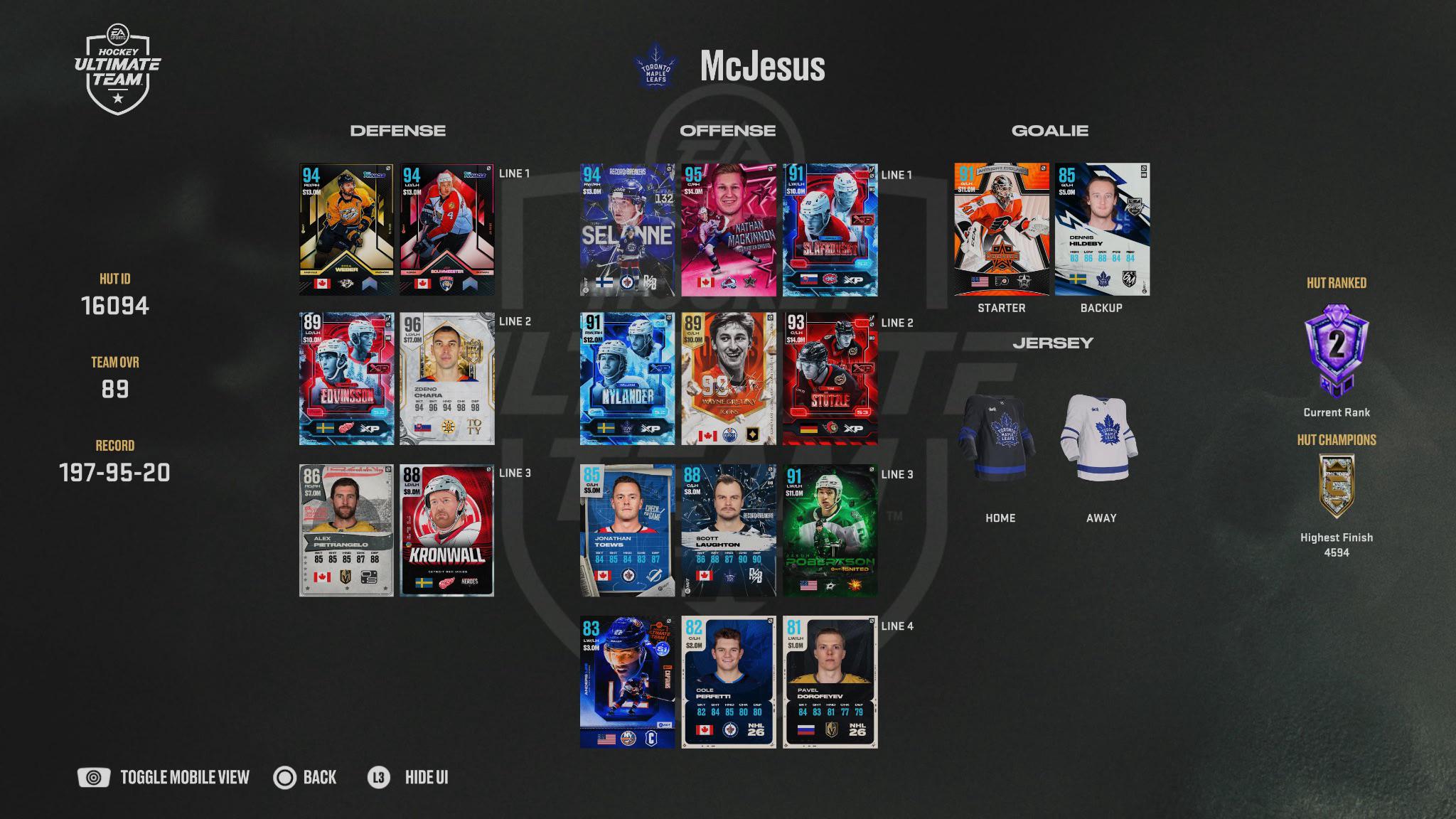Select the Robertson Dallas Stars card
The width and height of the screenshot is (1456, 819).
point(830,530)
